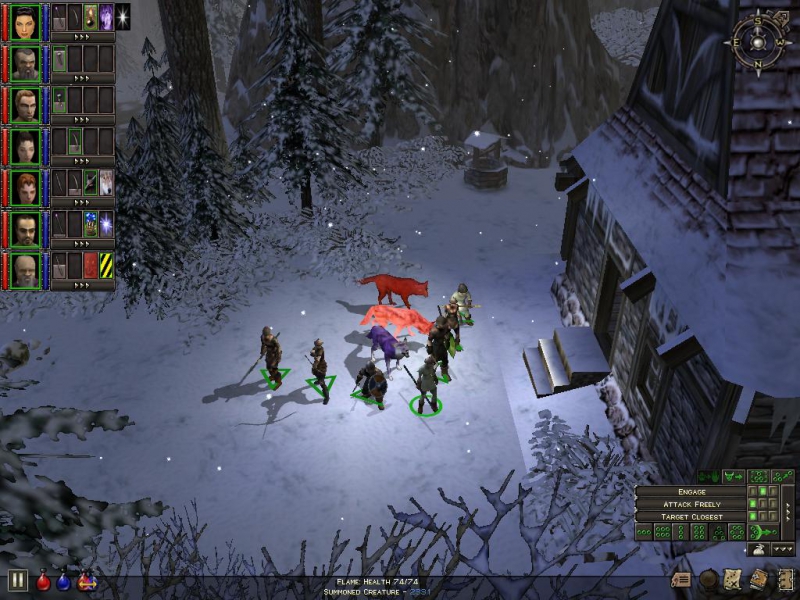Screen dimensions: 800x600
Task: Pause the game with the pause button
Action: [17, 580]
